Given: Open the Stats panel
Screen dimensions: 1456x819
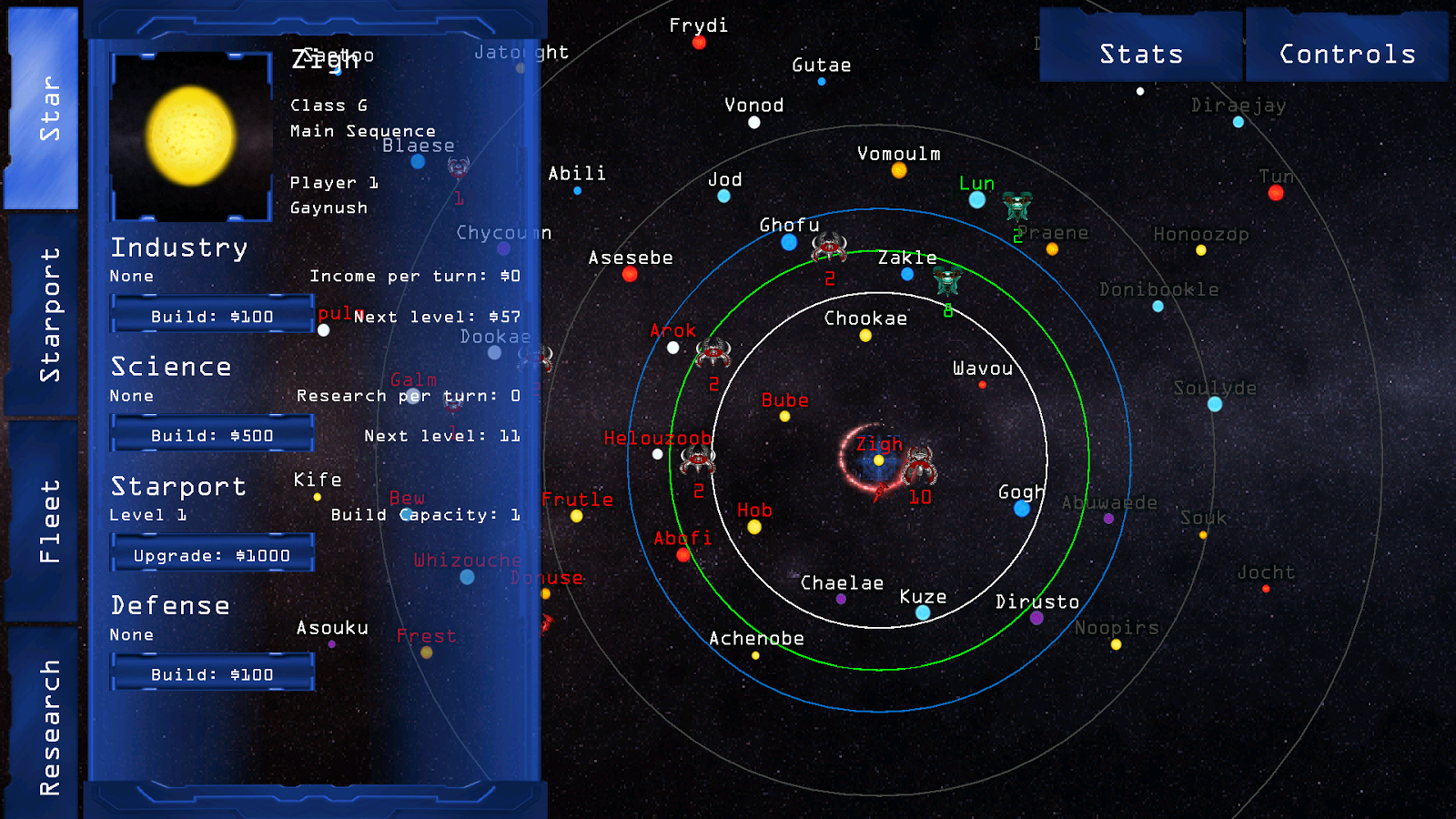Looking at the screenshot, I should [1140, 53].
